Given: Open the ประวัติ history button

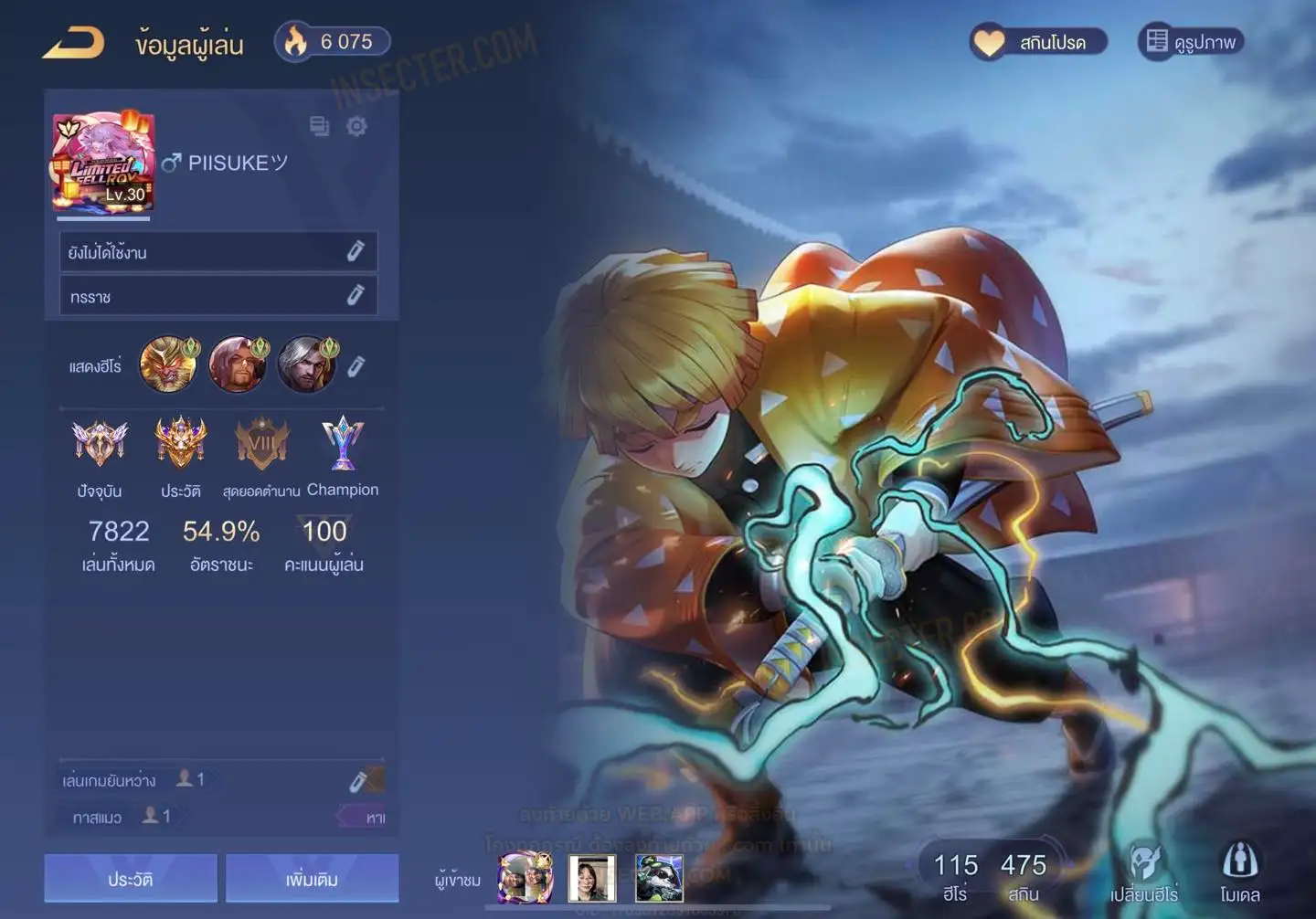Looking at the screenshot, I should pyautogui.click(x=131, y=879).
